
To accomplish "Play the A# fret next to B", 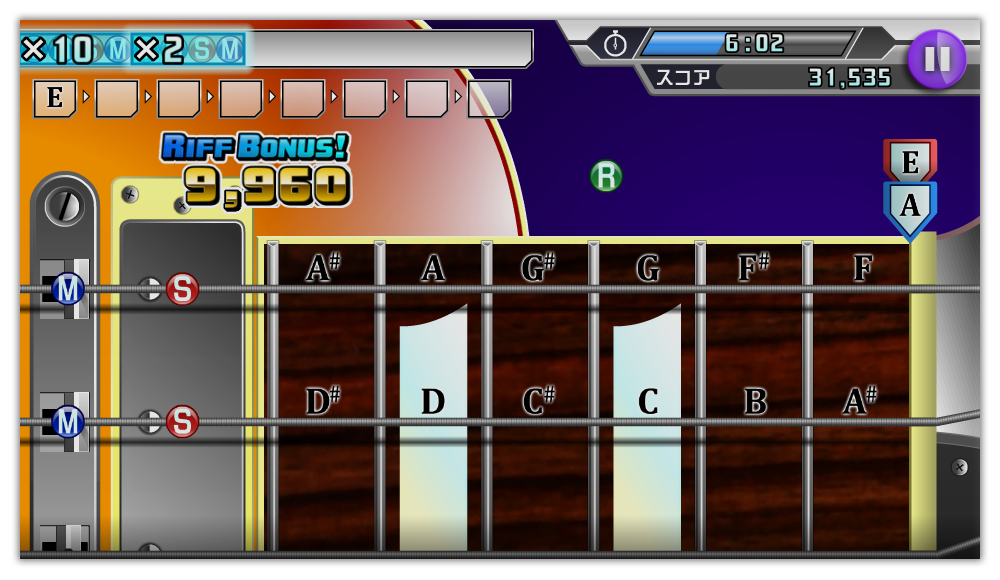I will click(x=859, y=401).
